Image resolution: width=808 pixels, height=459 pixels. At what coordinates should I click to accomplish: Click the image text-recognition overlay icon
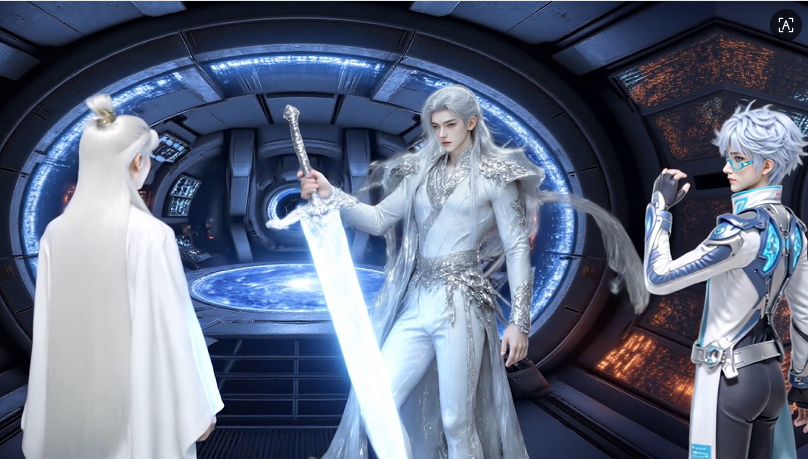[785, 25]
